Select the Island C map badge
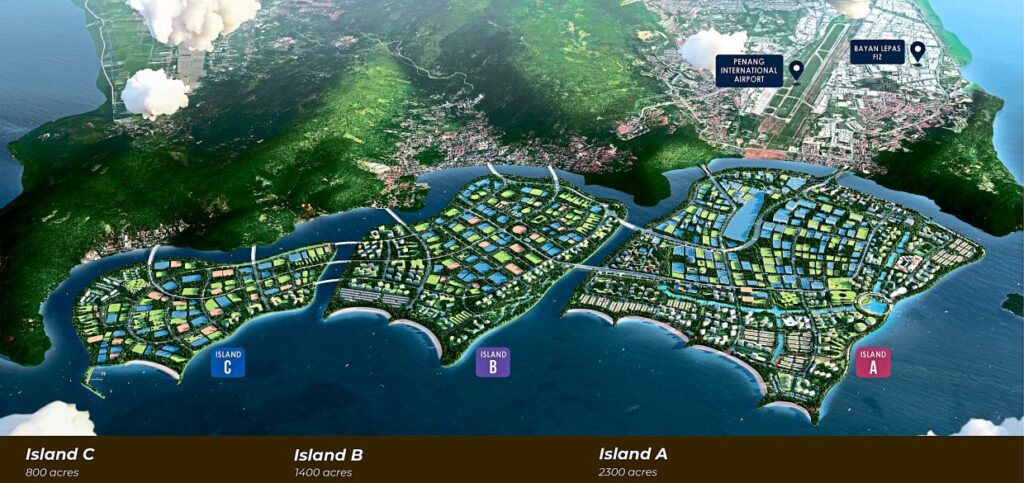This screenshot has width=1024, height=483. pyautogui.click(x=228, y=361)
